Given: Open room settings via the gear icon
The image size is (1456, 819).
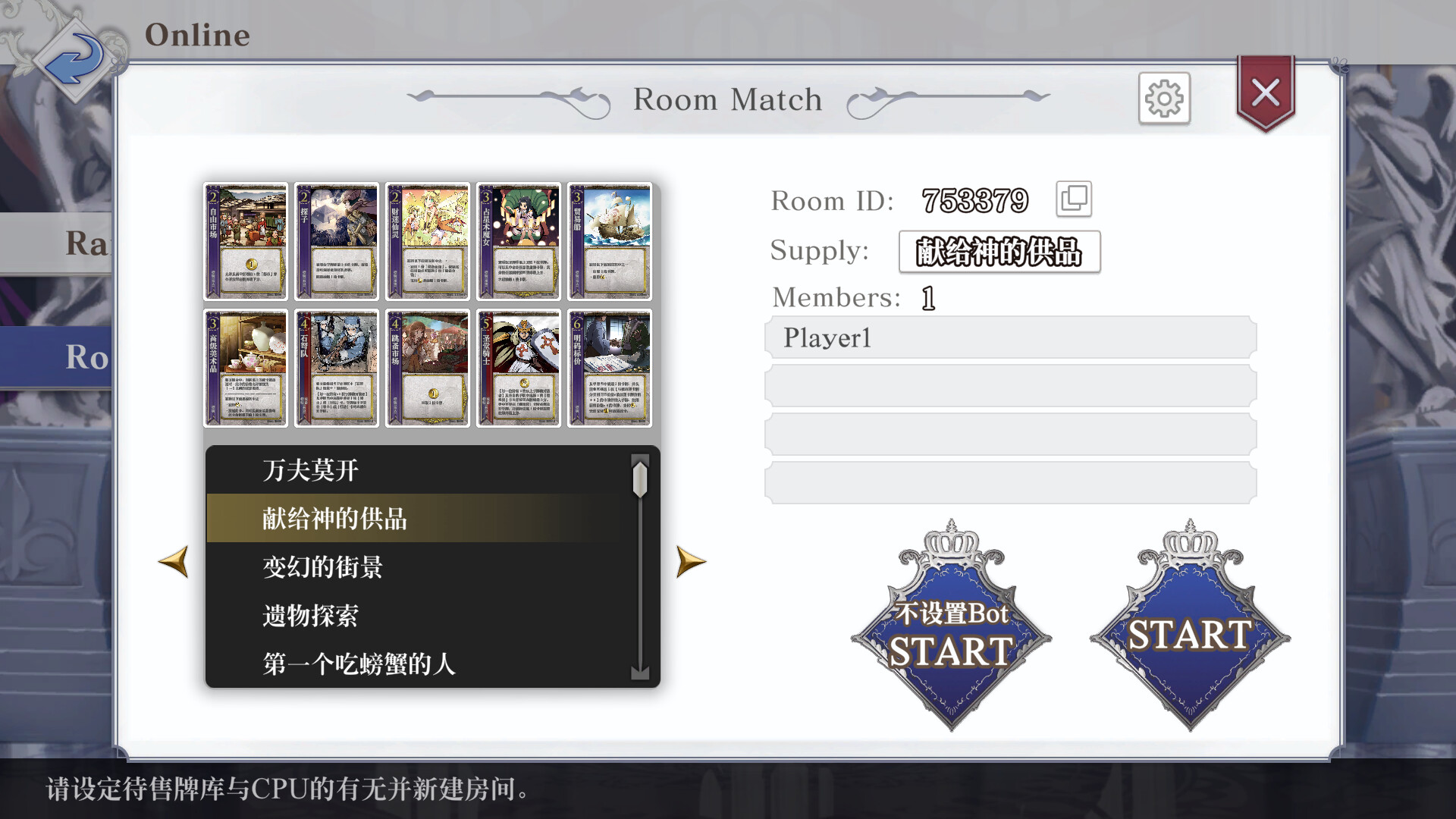Looking at the screenshot, I should point(1164,99).
